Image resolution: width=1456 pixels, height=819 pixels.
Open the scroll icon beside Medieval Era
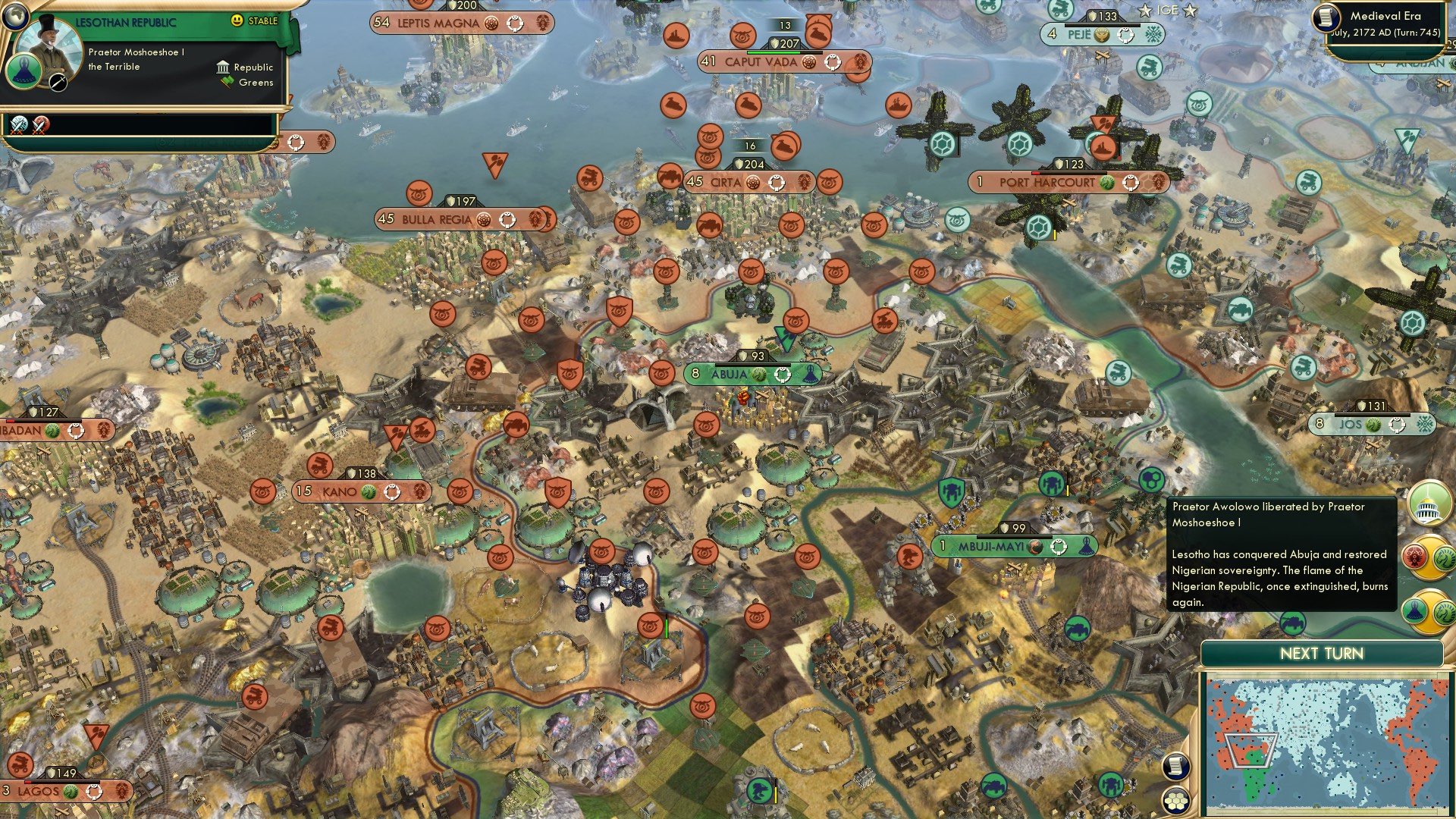pyautogui.click(x=1327, y=17)
